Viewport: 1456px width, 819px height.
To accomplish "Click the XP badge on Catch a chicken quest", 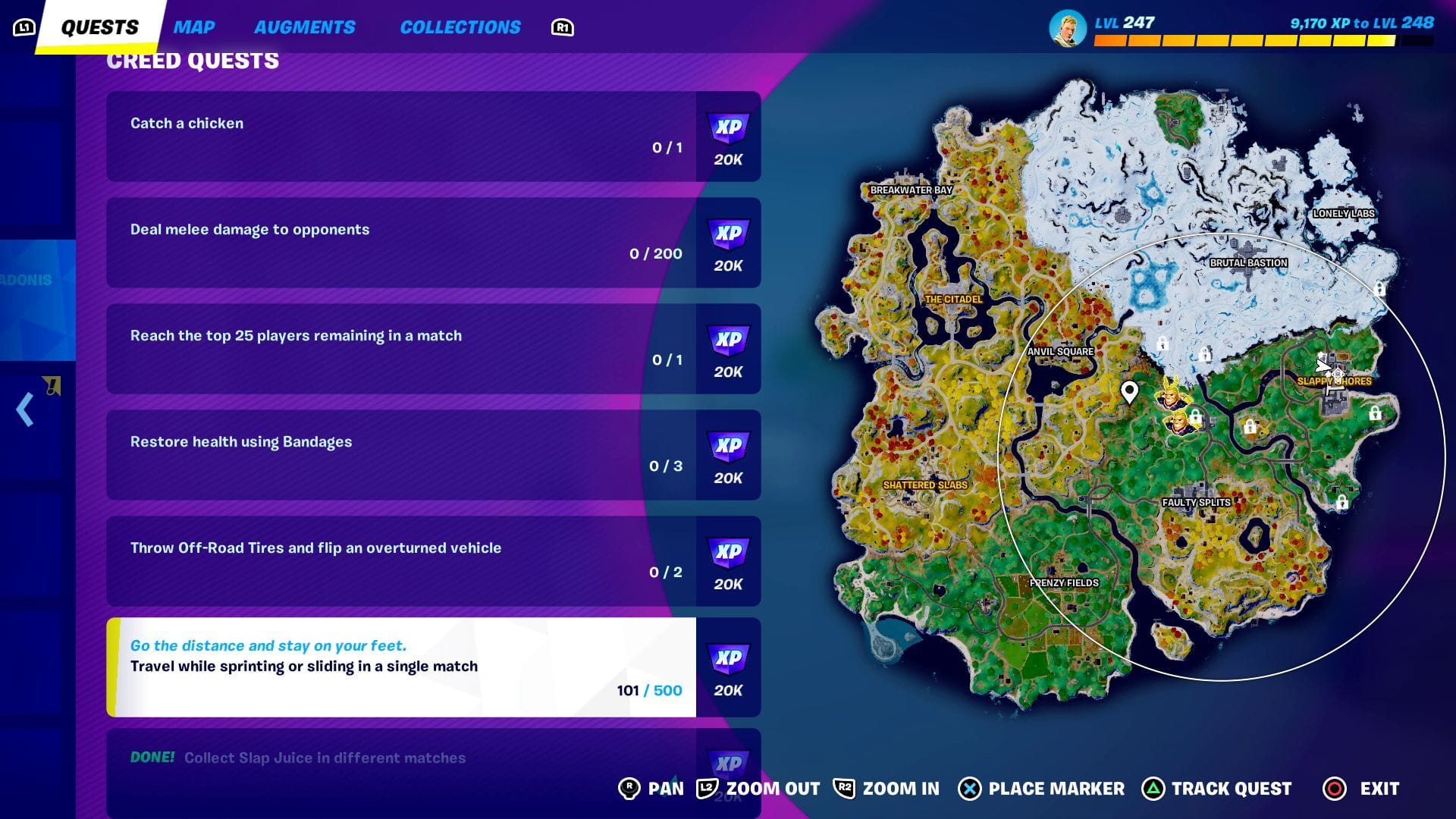I will click(727, 136).
